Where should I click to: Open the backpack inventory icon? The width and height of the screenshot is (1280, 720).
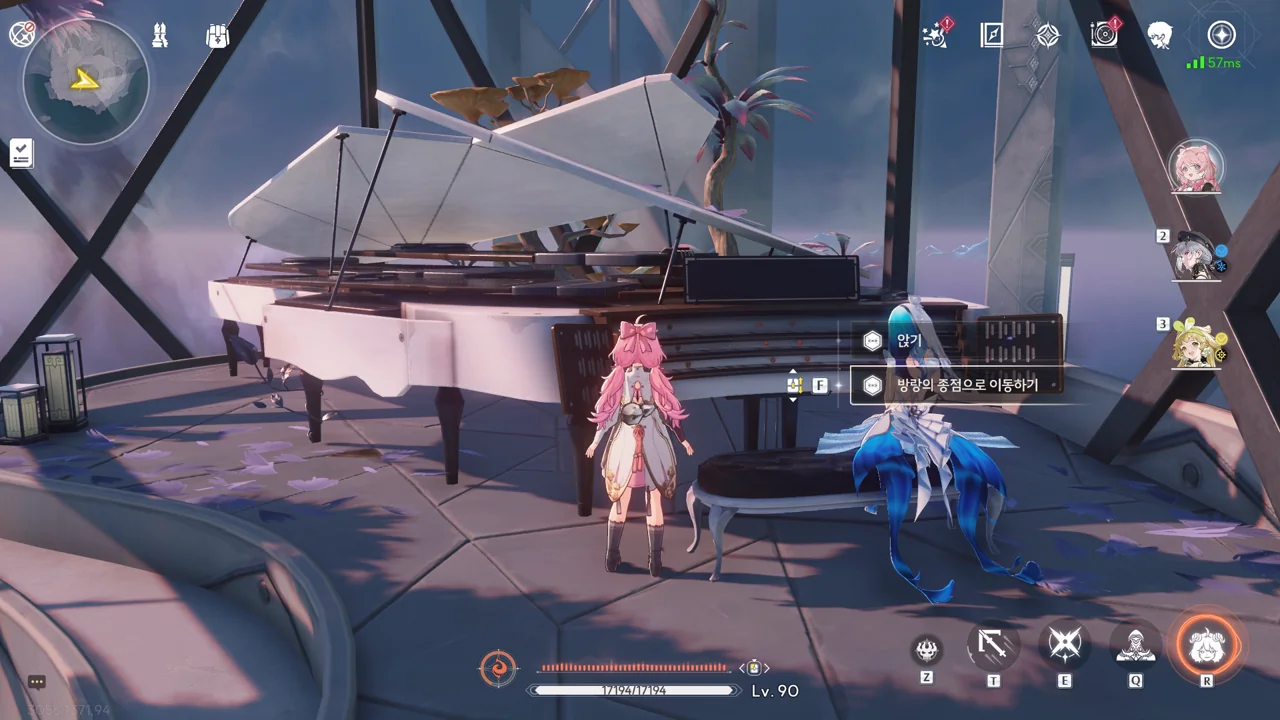pos(217,36)
